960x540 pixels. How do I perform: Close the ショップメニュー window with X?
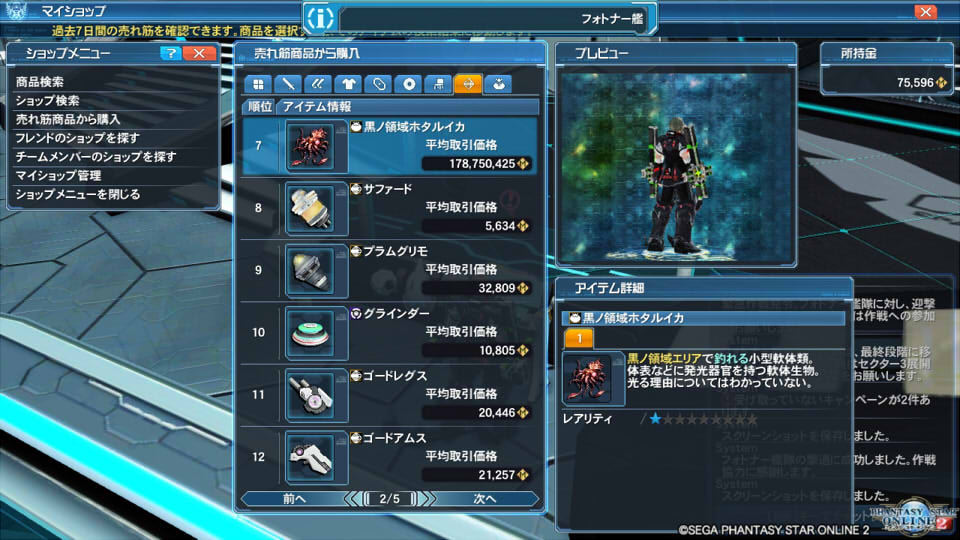pyautogui.click(x=199, y=53)
